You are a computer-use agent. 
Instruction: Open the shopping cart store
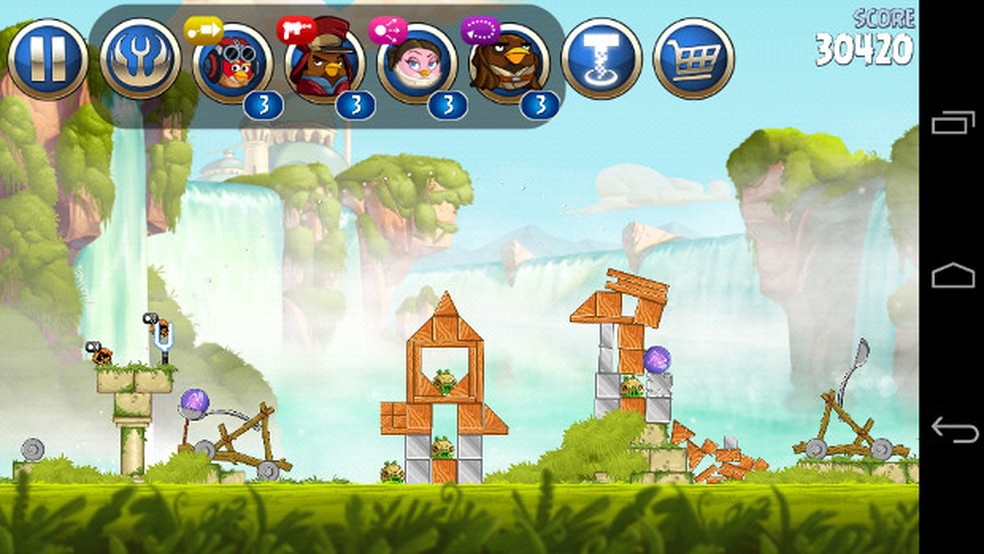(x=693, y=58)
